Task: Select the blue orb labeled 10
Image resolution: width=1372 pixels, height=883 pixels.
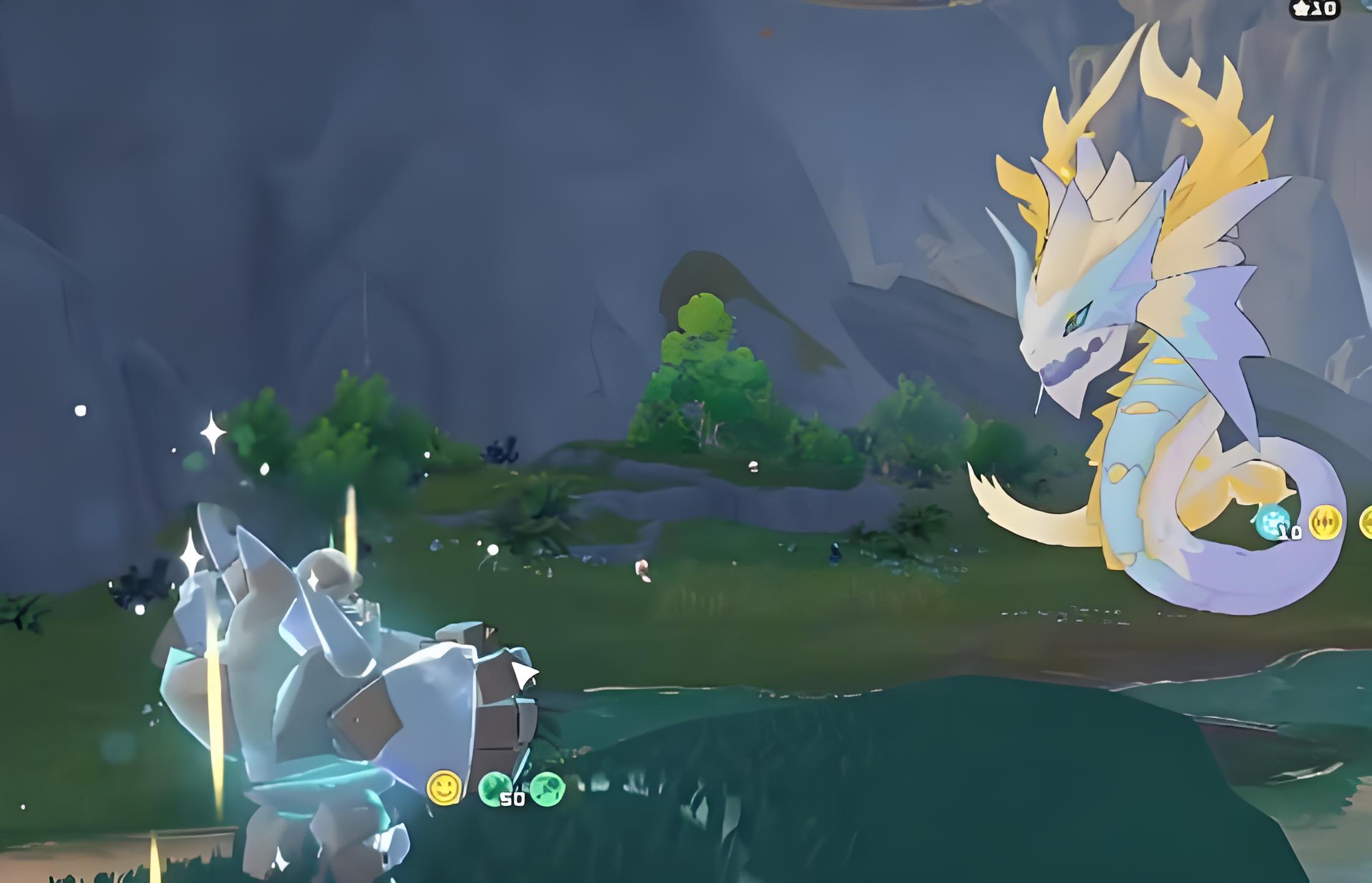Action: [1273, 522]
